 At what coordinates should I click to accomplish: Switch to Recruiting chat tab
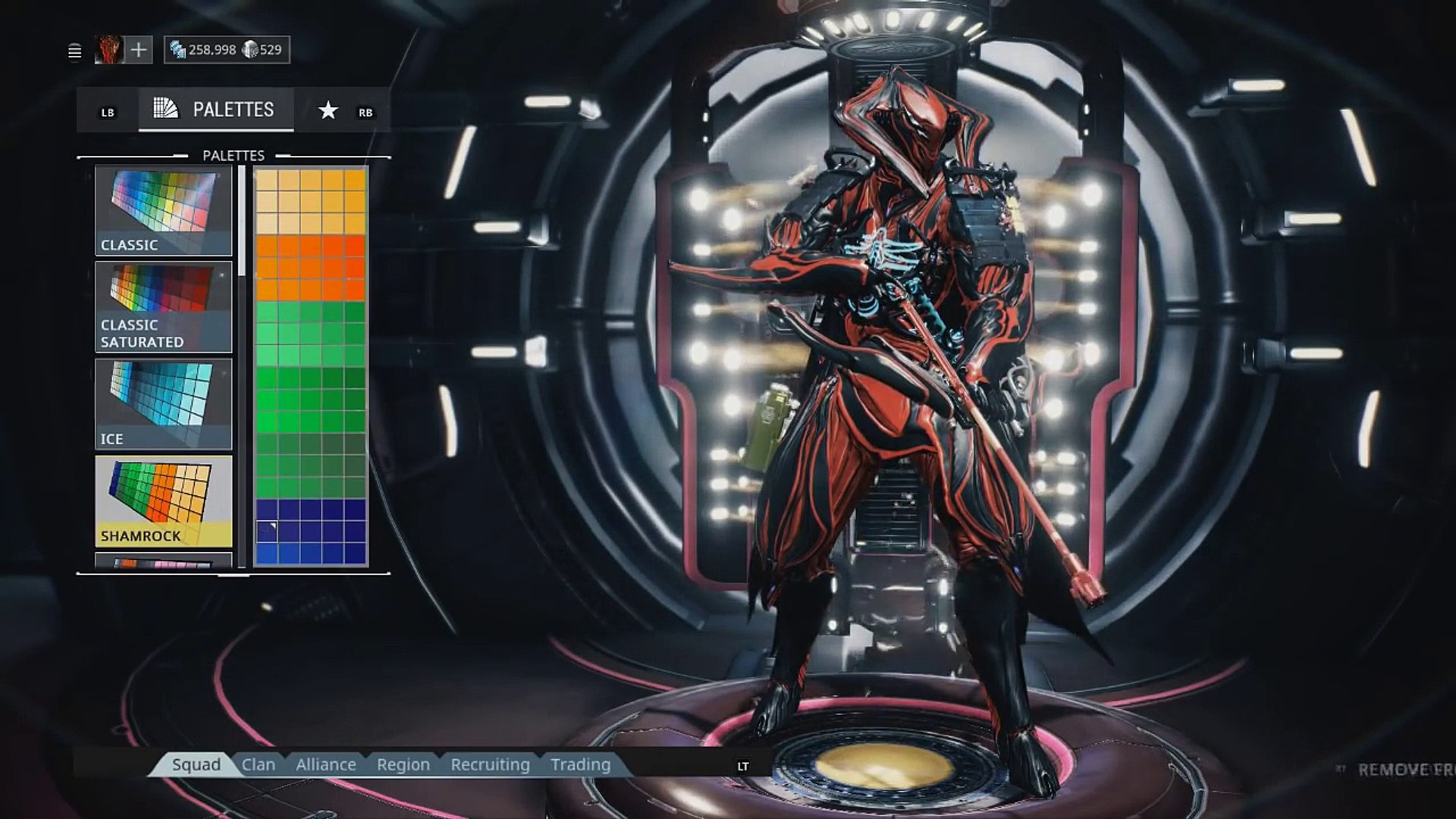(x=490, y=764)
